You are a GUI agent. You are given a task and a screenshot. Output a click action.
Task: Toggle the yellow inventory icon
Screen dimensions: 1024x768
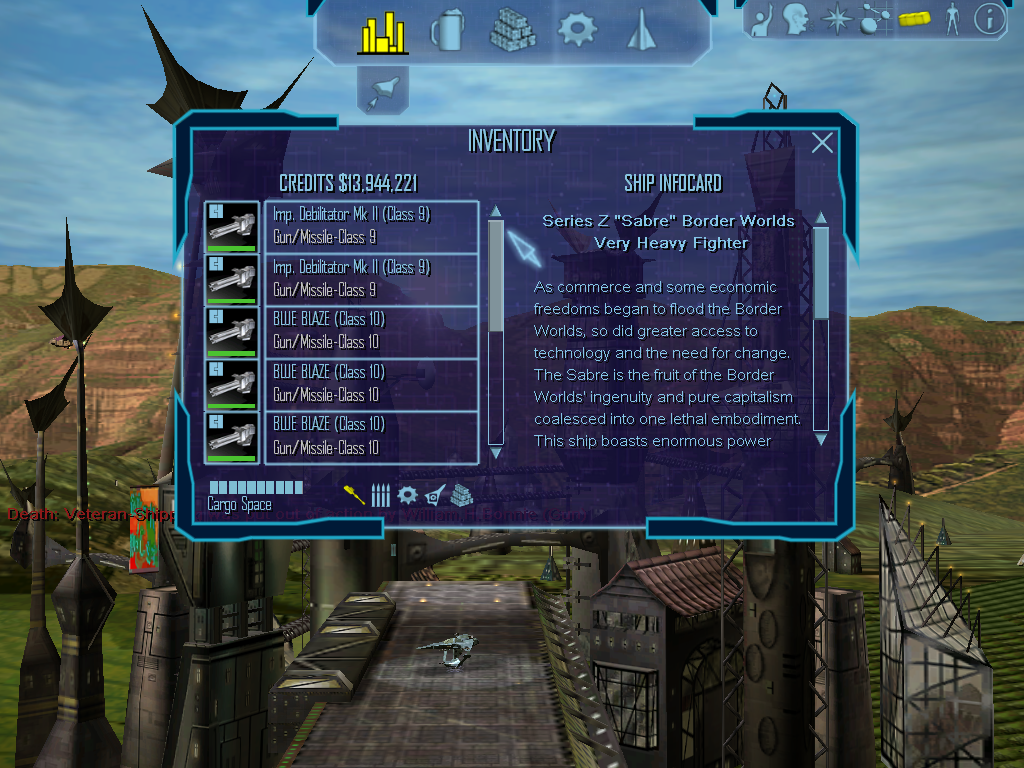pos(914,20)
